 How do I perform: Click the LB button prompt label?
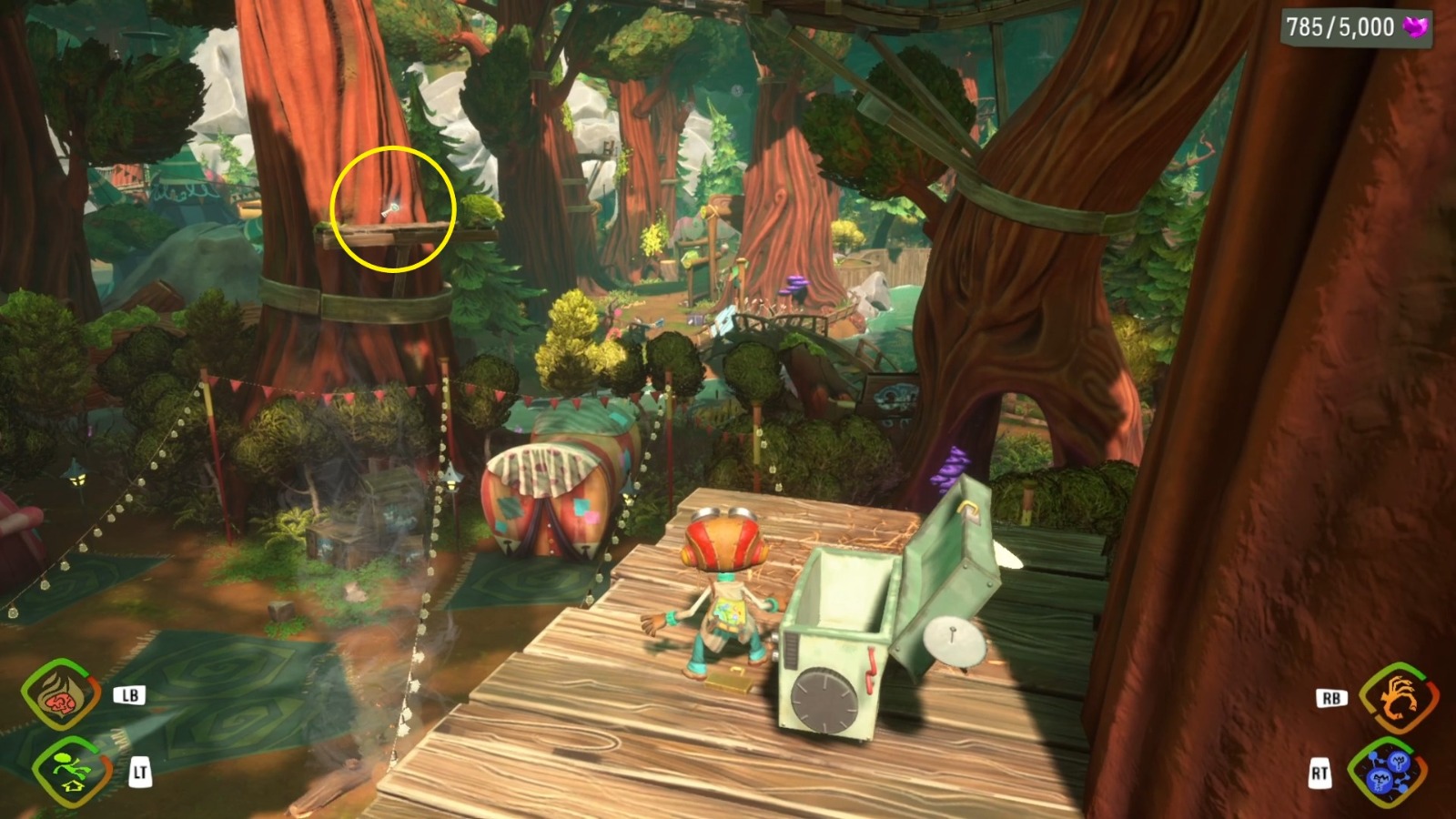(x=132, y=695)
